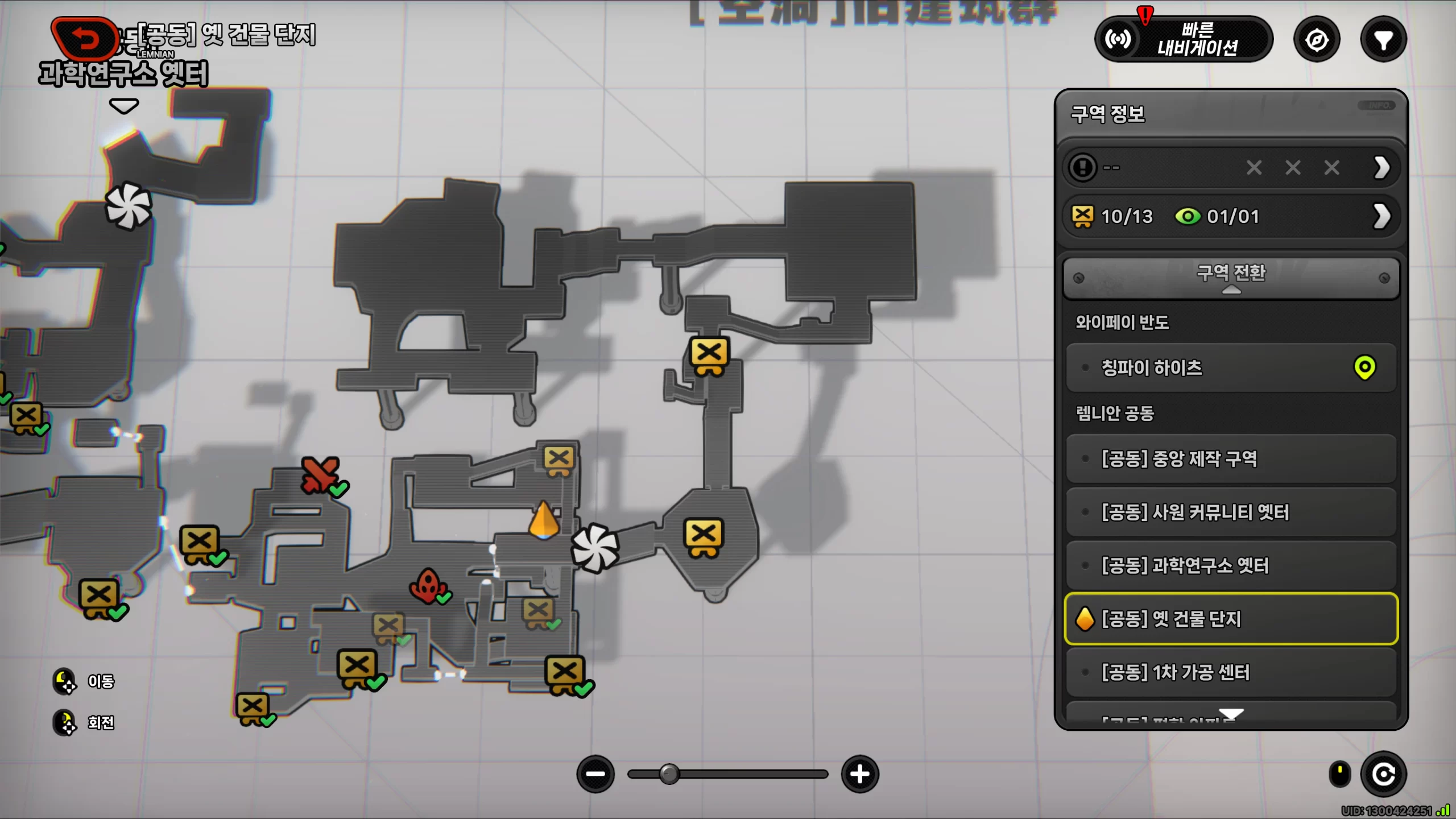Zoom in with the plus button
This screenshot has height=819, width=1456.
[x=859, y=774]
